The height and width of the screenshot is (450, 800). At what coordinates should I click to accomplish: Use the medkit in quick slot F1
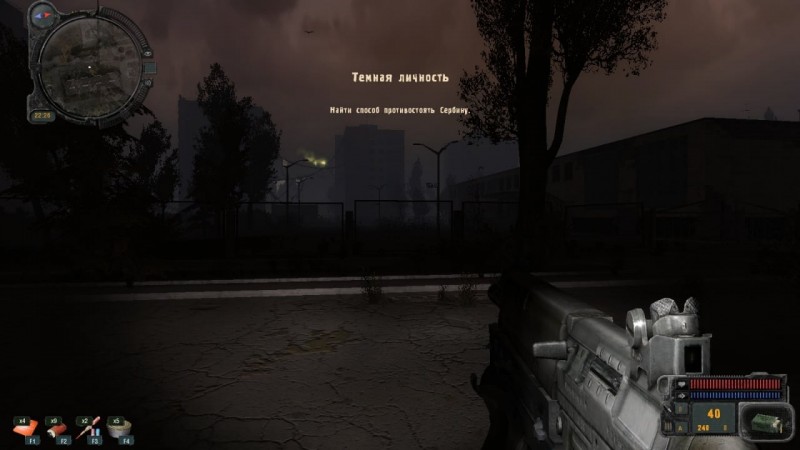(x=25, y=429)
